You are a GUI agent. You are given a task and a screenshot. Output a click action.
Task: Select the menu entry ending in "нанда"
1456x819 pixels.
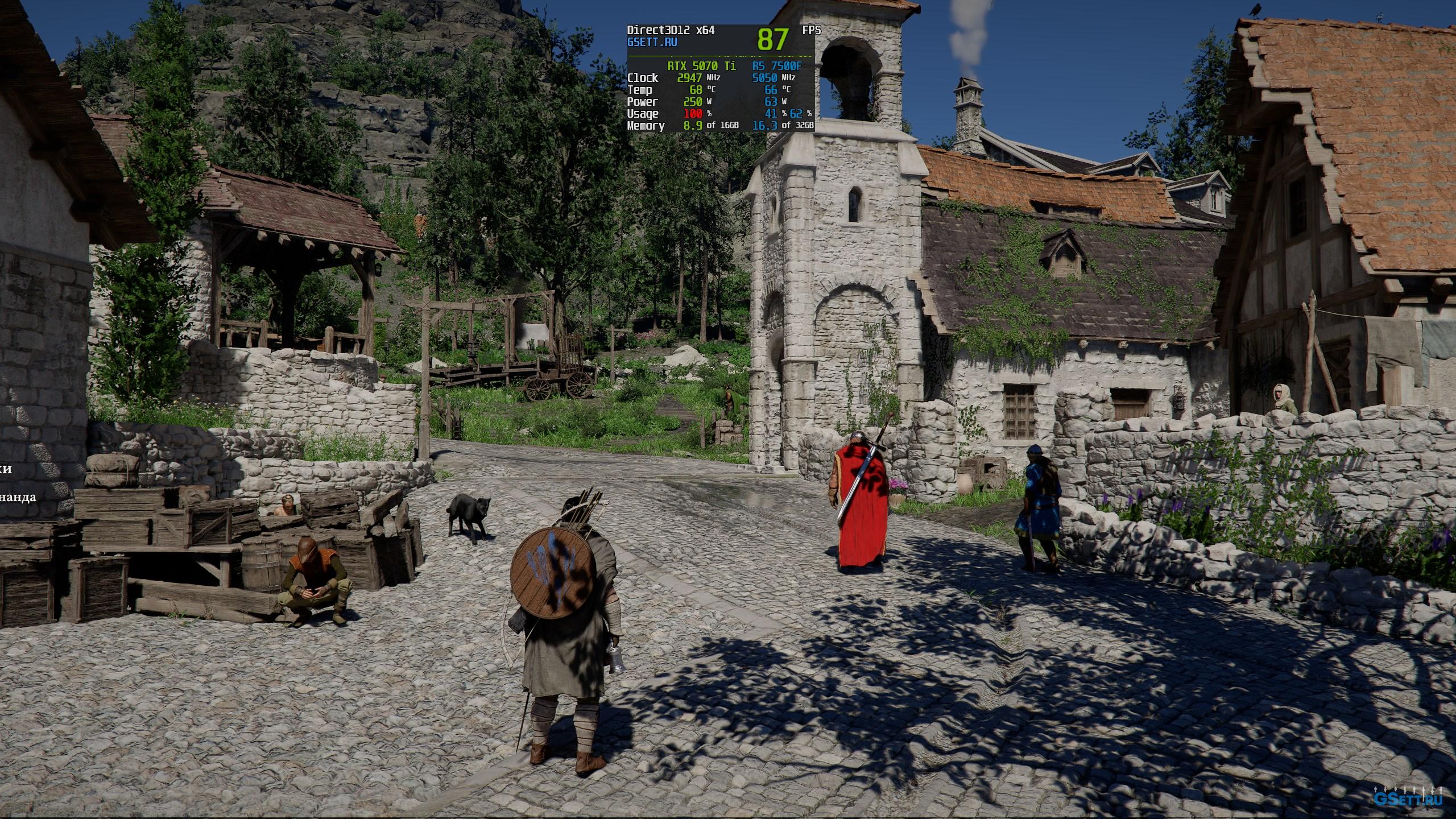coord(18,498)
